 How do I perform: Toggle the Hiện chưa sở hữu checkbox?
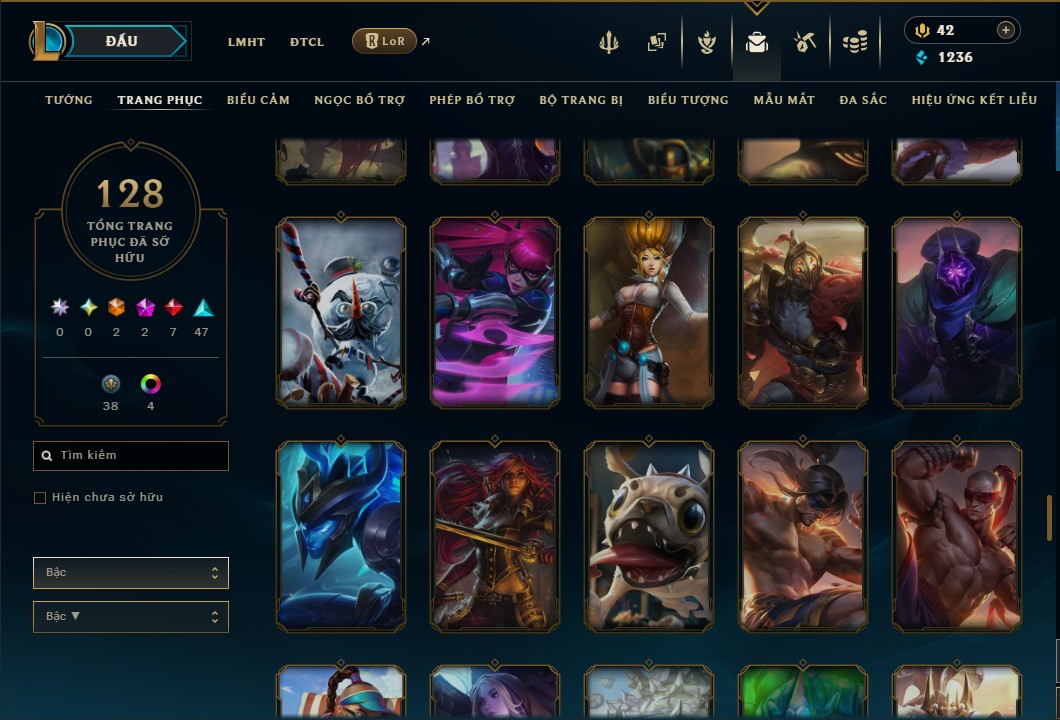point(40,498)
